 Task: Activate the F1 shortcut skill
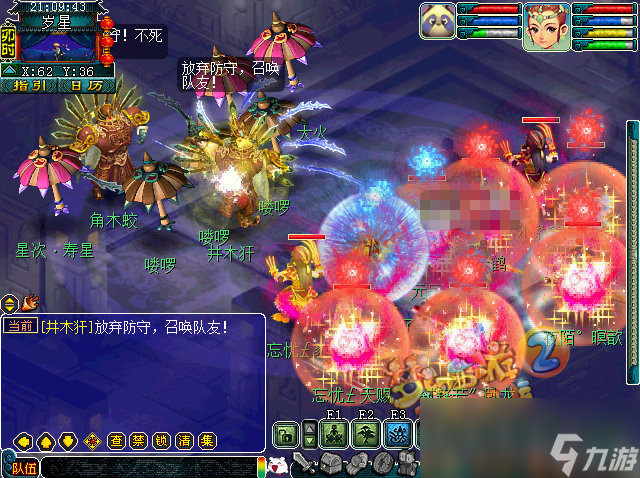[335, 434]
